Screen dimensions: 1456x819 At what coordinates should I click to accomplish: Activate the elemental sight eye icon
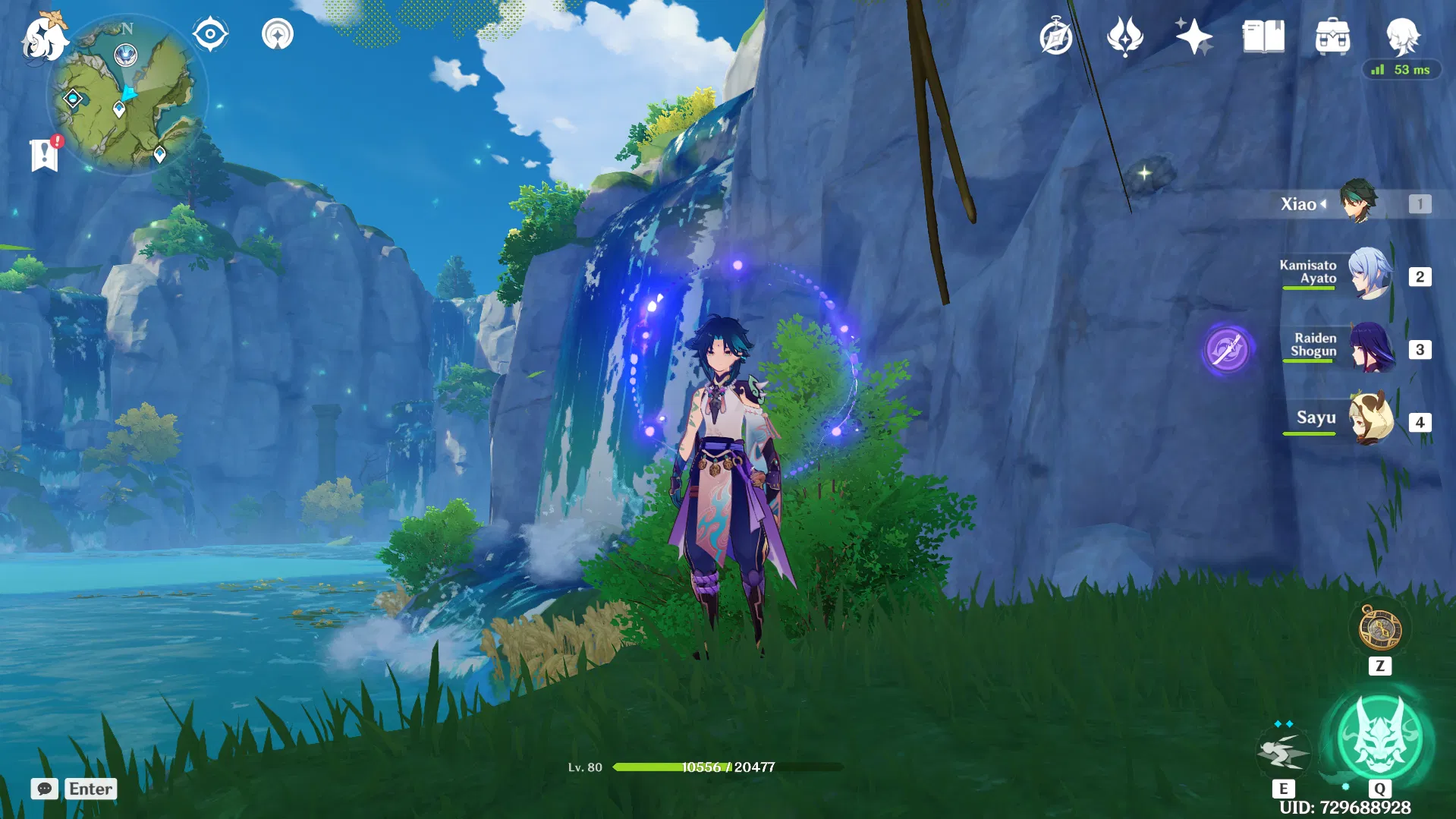(x=210, y=33)
